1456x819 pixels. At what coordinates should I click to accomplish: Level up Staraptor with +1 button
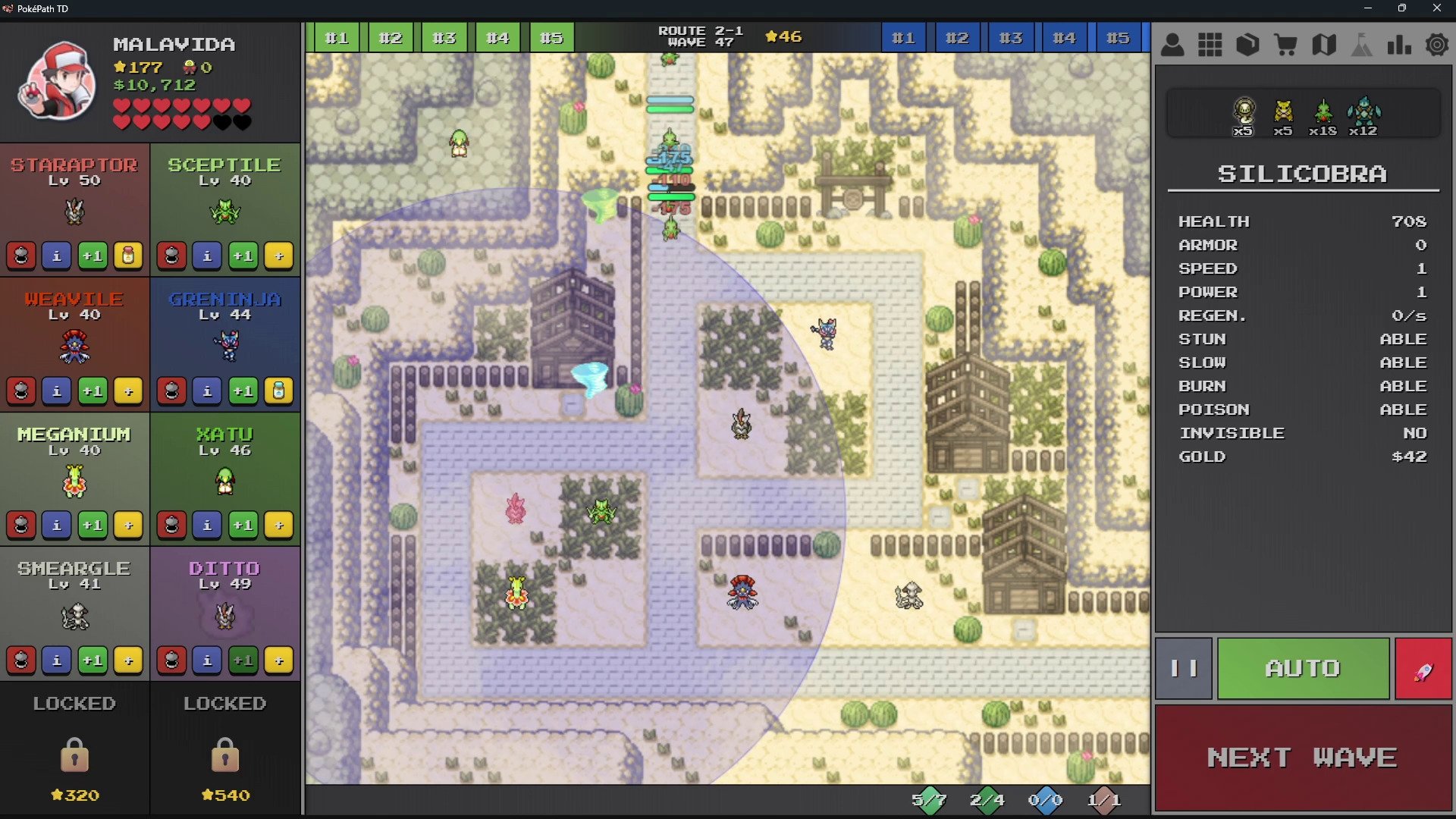point(93,256)
